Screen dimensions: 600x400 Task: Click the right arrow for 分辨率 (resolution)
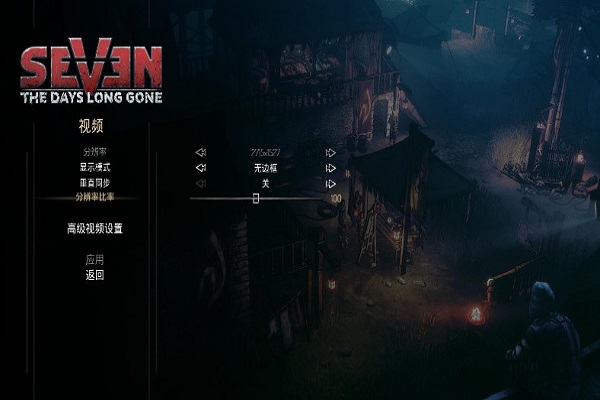(x=330, y=153)
